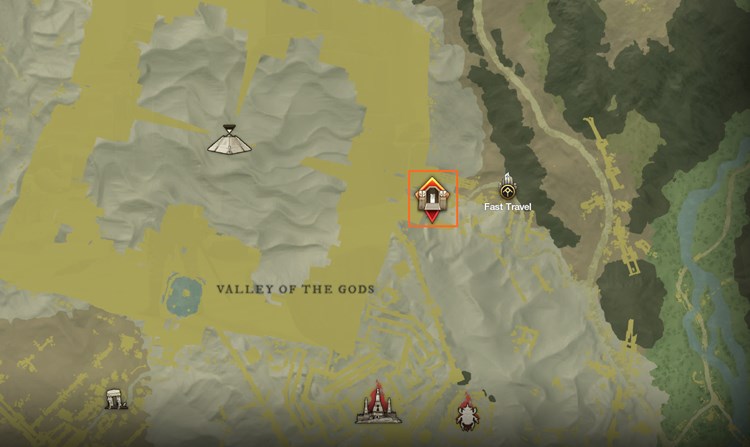This screenshot has width=750, height=447.
Task: Pick the stone ruin arch marker
Action: [x=117, y=400]
